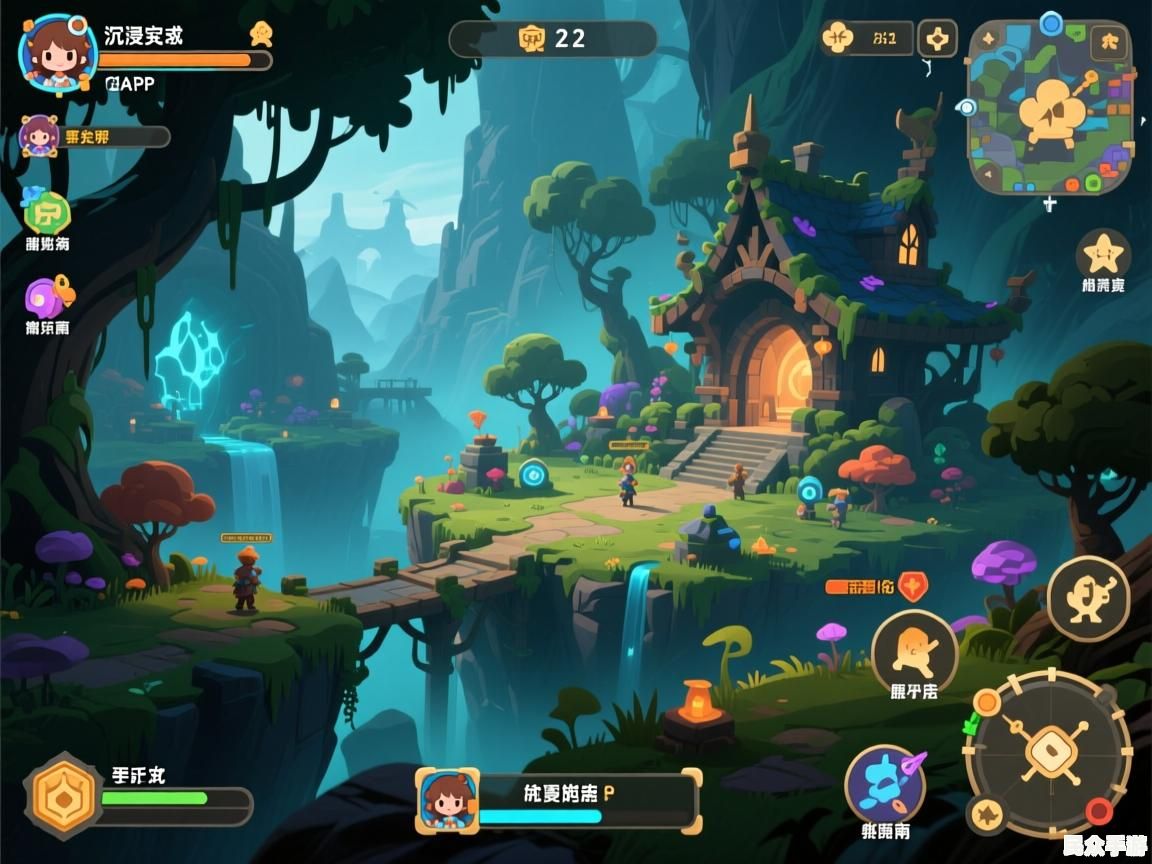
Task: Open the gold hexagon emblem
Action: pos(64,796)
